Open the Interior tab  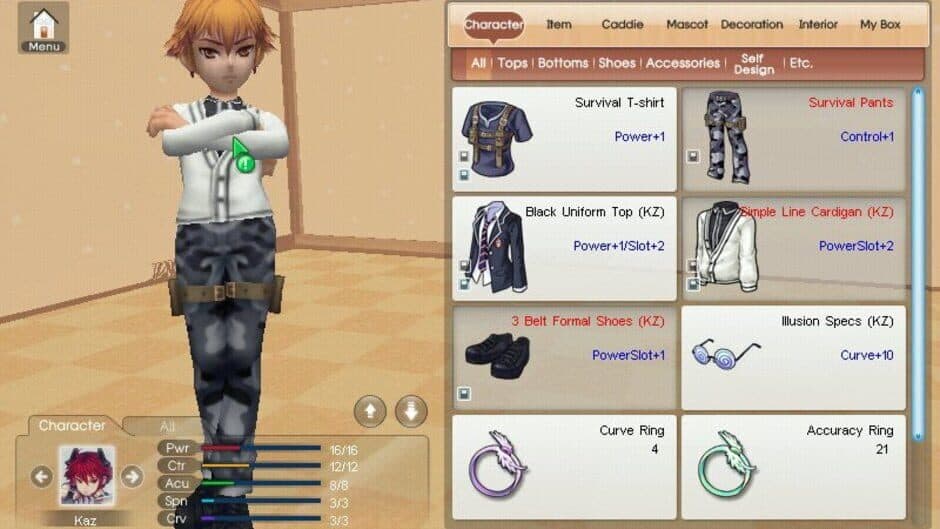[818, 24]
